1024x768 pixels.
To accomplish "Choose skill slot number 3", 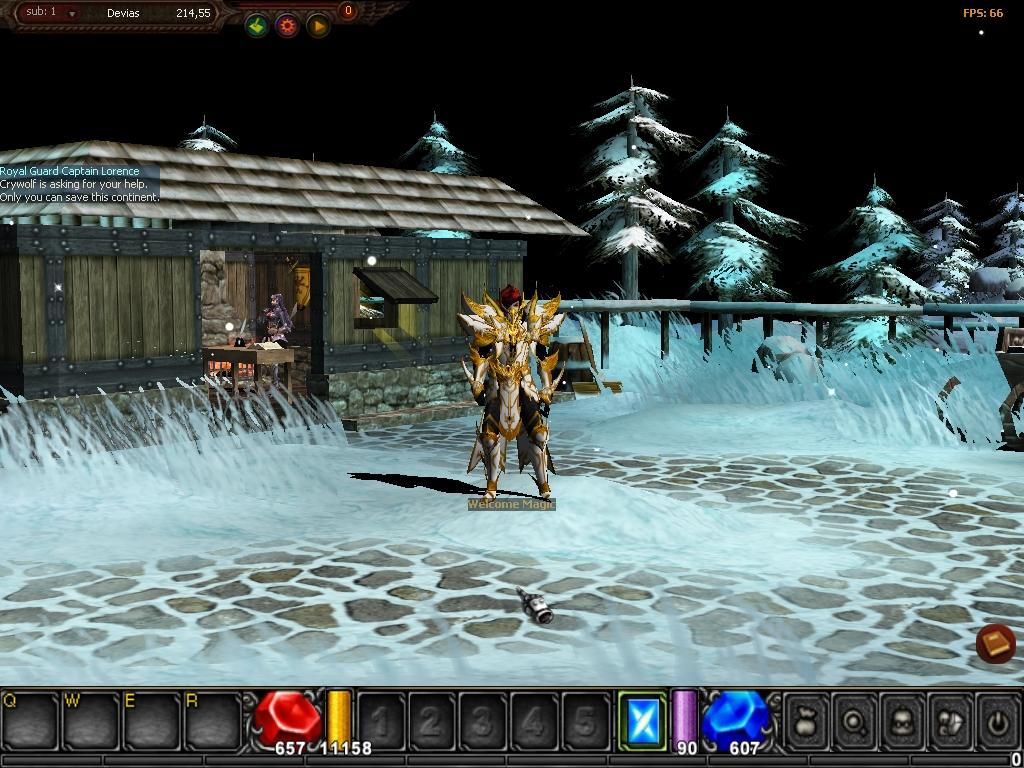I will click(x=483, y=720).
